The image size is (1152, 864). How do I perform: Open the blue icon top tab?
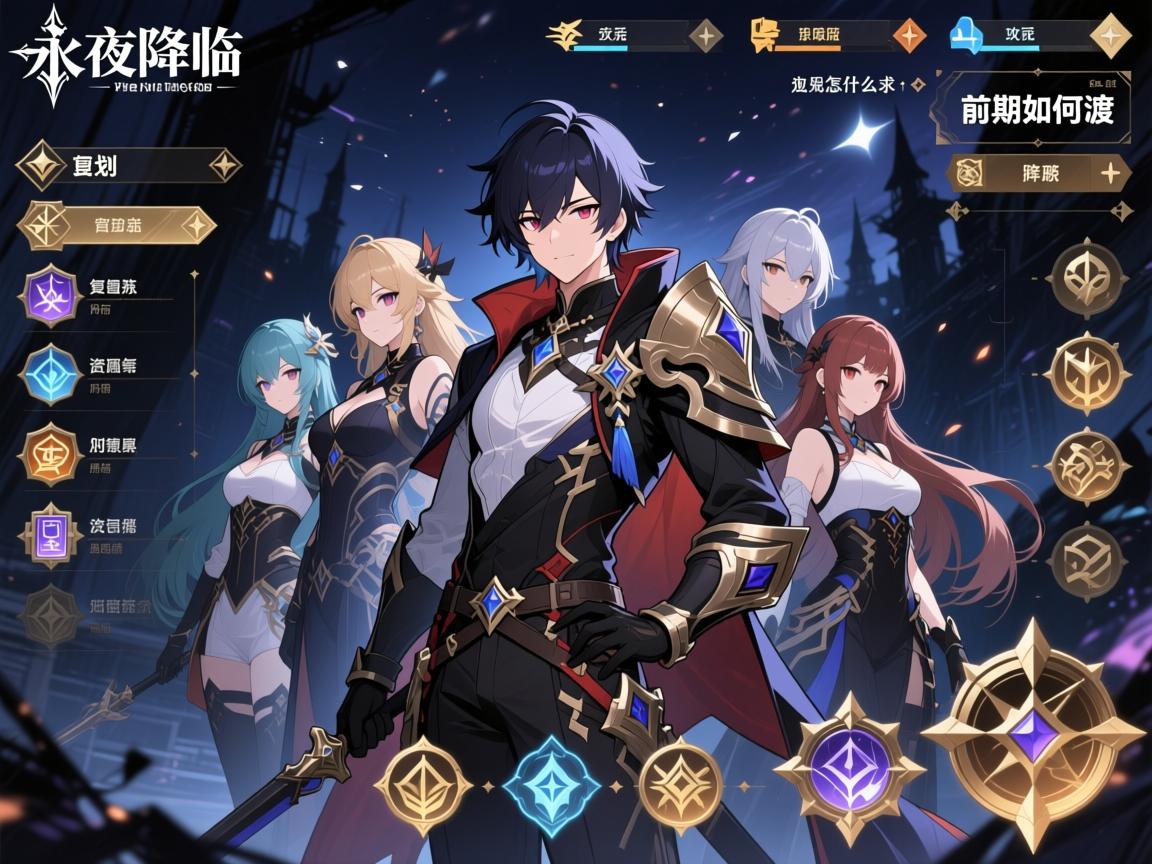[1040, 36]
